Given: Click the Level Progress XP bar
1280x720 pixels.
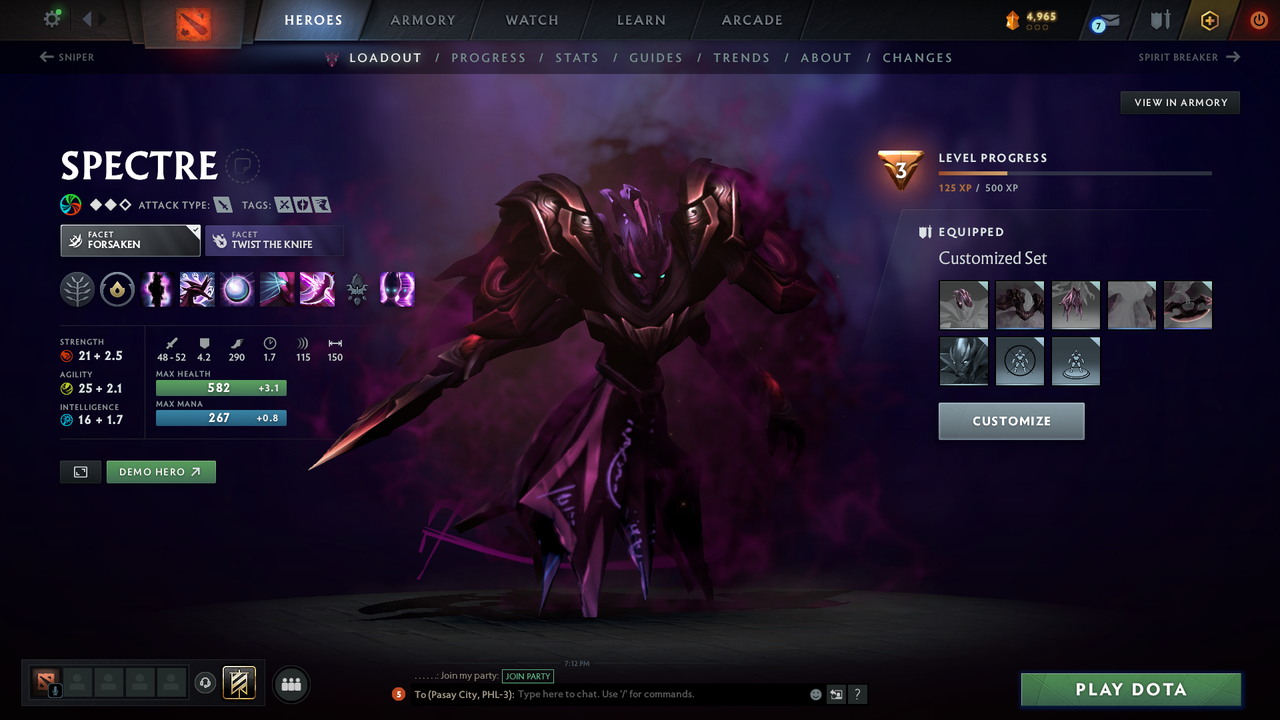Looking at the screenshot, I should [1075, 172].
